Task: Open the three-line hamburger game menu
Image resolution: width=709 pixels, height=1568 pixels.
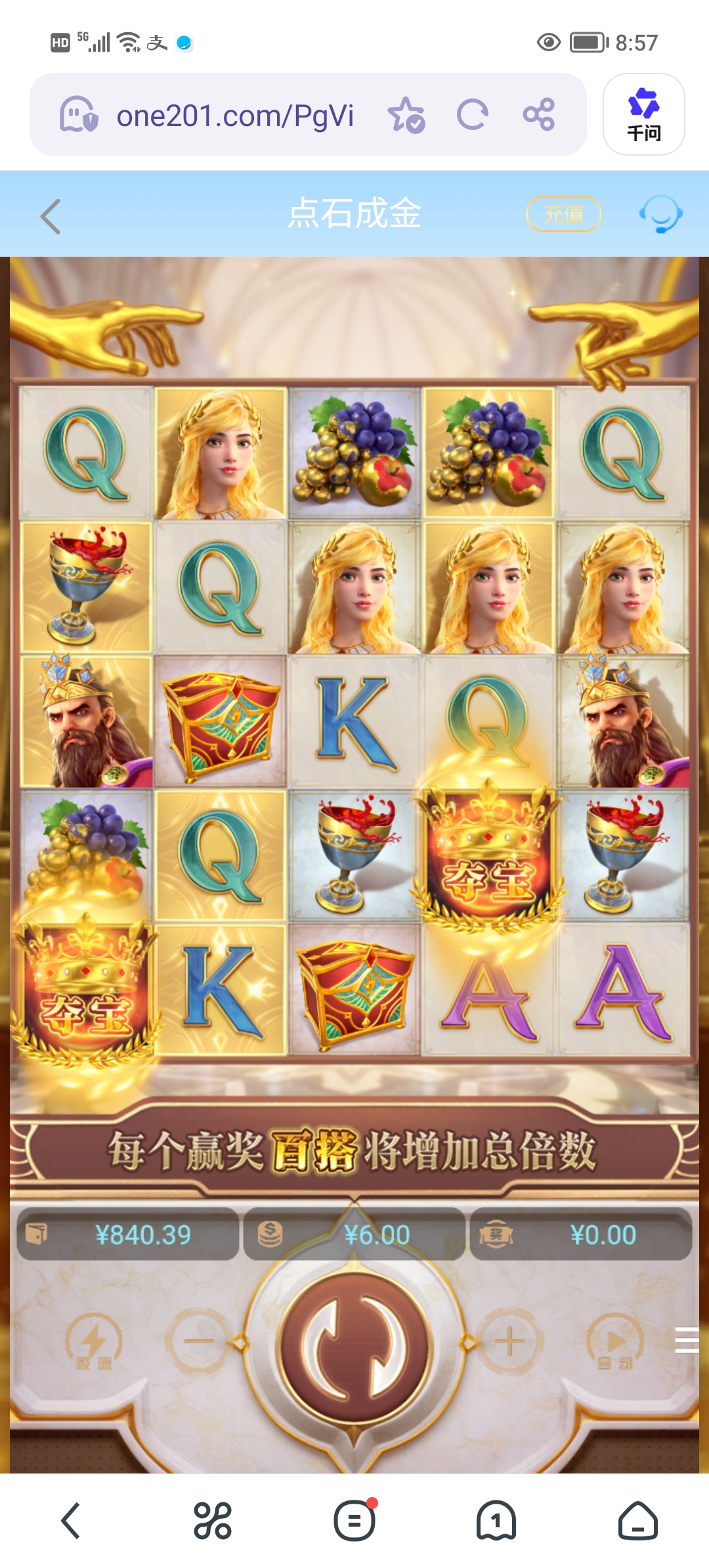Action: (687, 1339)
